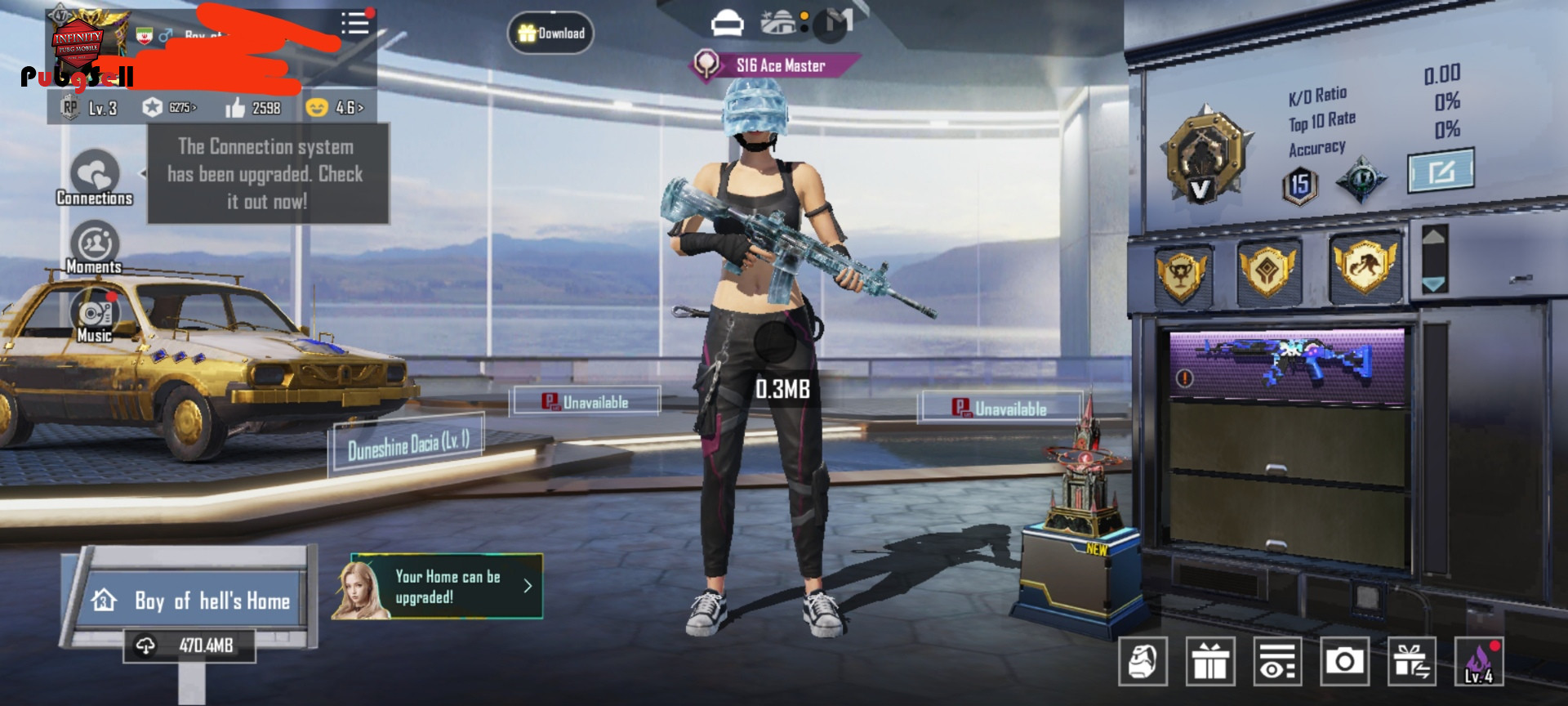1568x706 pixels.
Task: Switch to the domed home building tab
Action: click(778, 23)
